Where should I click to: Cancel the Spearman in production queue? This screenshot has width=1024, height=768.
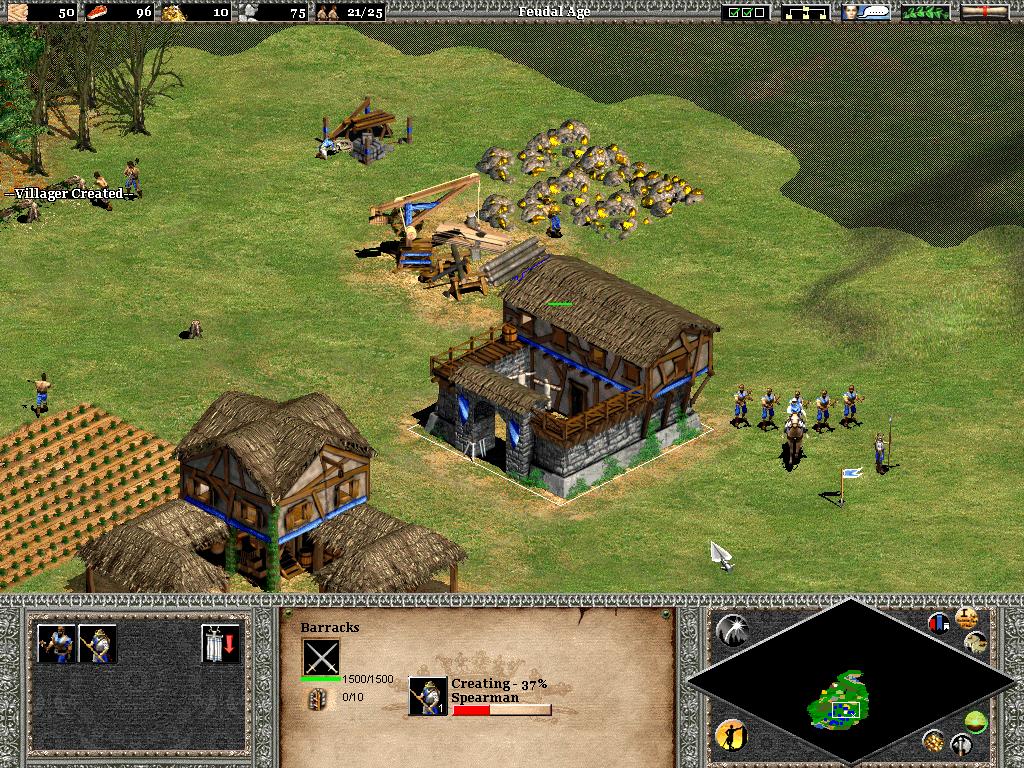pos(428,696)
